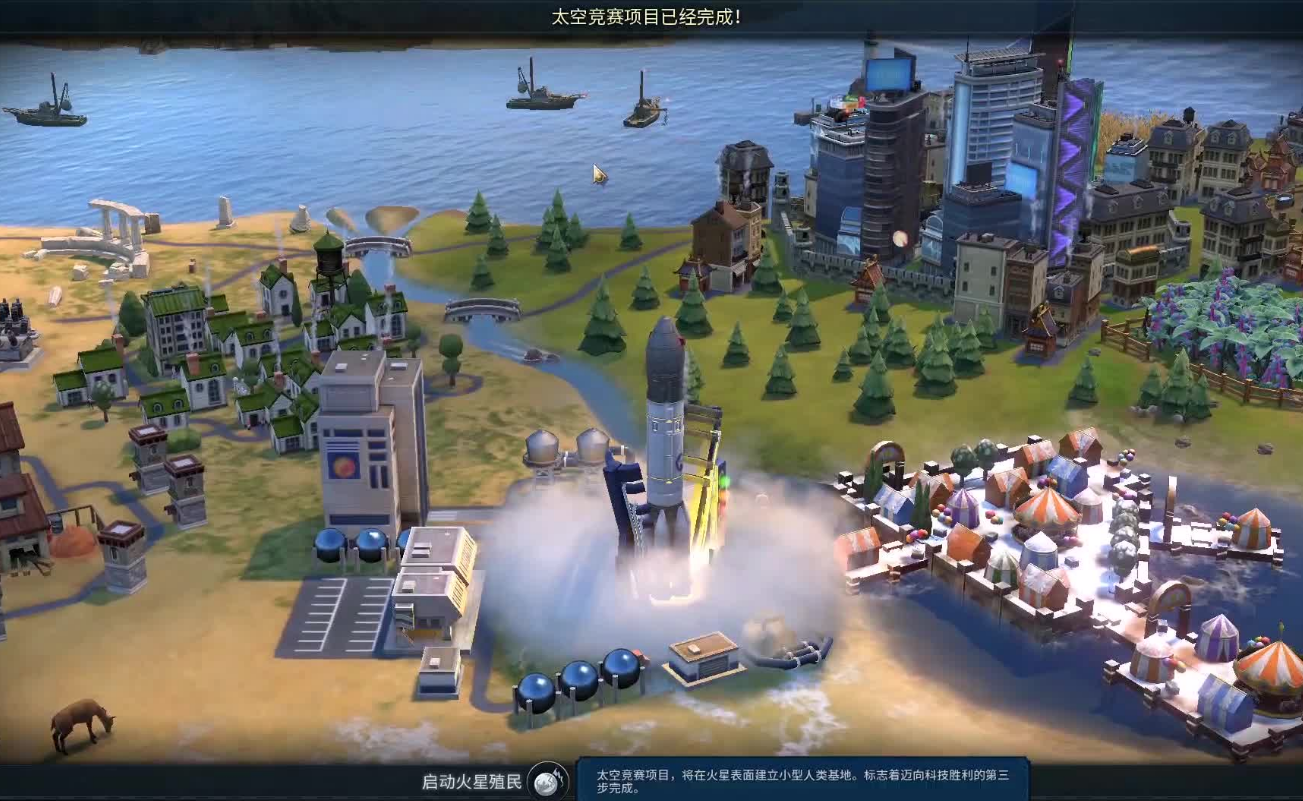Click the Mars colony project icon
Image resolution: width=1303 pixels, height=801 pixels.
[x=547, y=781]
